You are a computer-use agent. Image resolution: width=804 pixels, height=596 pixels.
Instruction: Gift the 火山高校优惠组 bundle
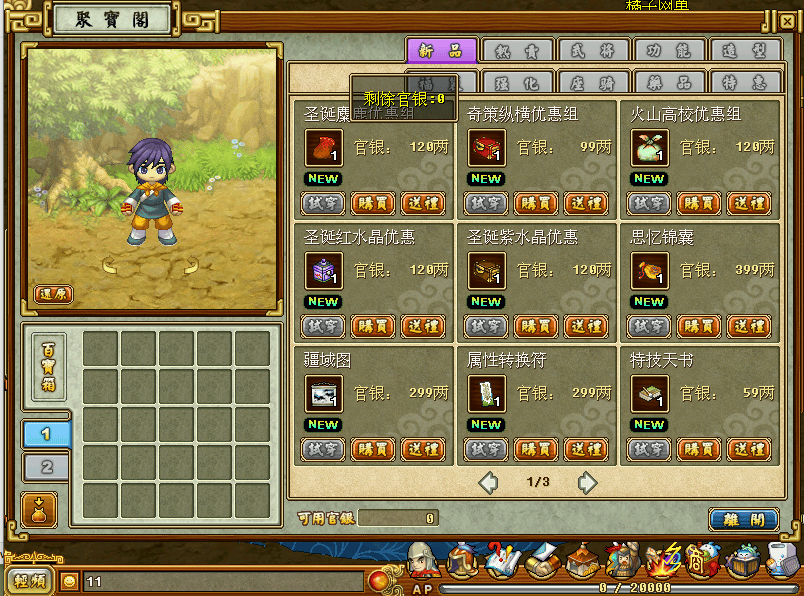click(749, 203)
